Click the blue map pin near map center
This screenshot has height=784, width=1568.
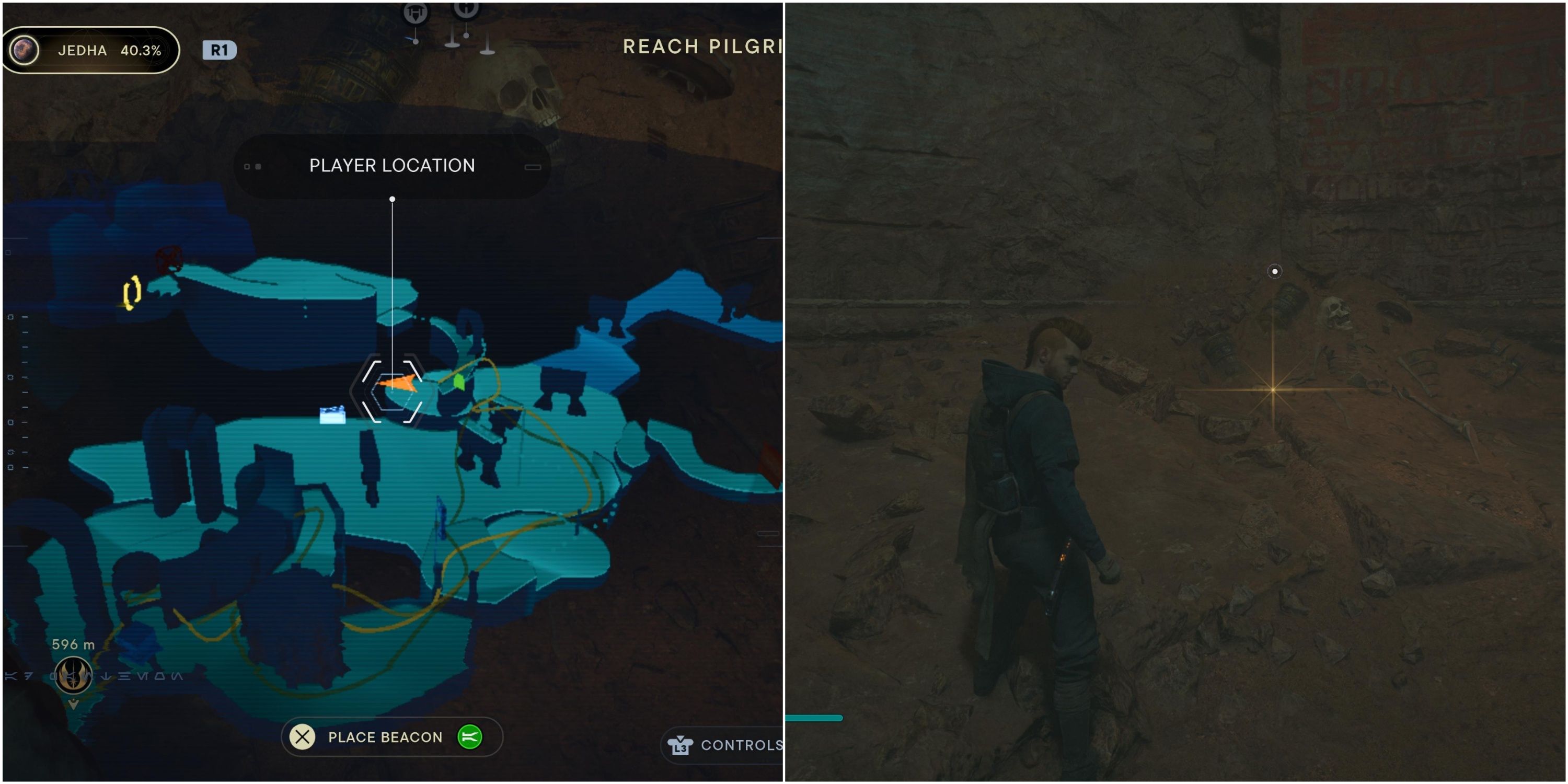coord(442,516)
